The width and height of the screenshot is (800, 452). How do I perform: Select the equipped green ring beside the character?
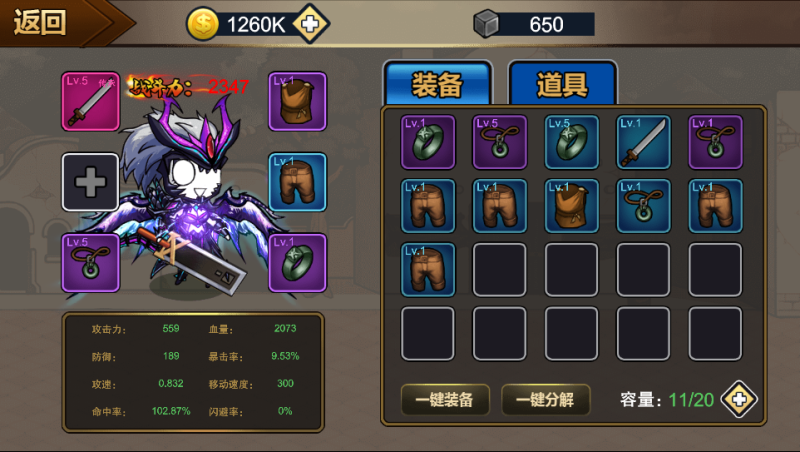tap(298, 262)
